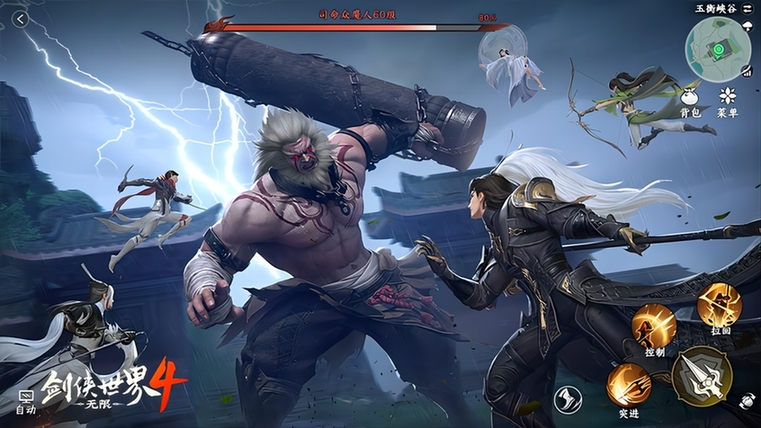Tap the winged boot dodge icon
The height and width of the screenshot is (428, 761).
pos(567,399)
